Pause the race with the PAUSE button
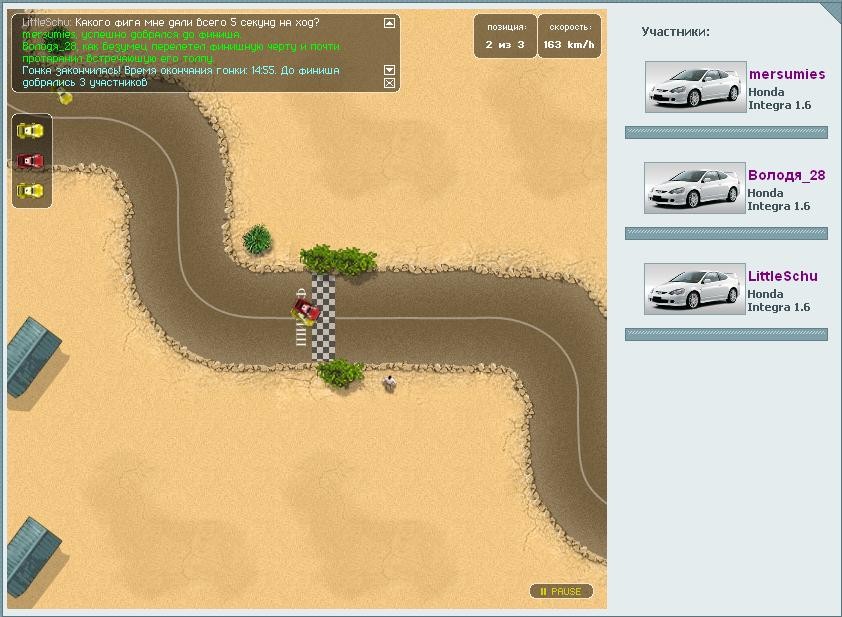The width and height of the screenshot is (842, 617). tap(561, 592)
